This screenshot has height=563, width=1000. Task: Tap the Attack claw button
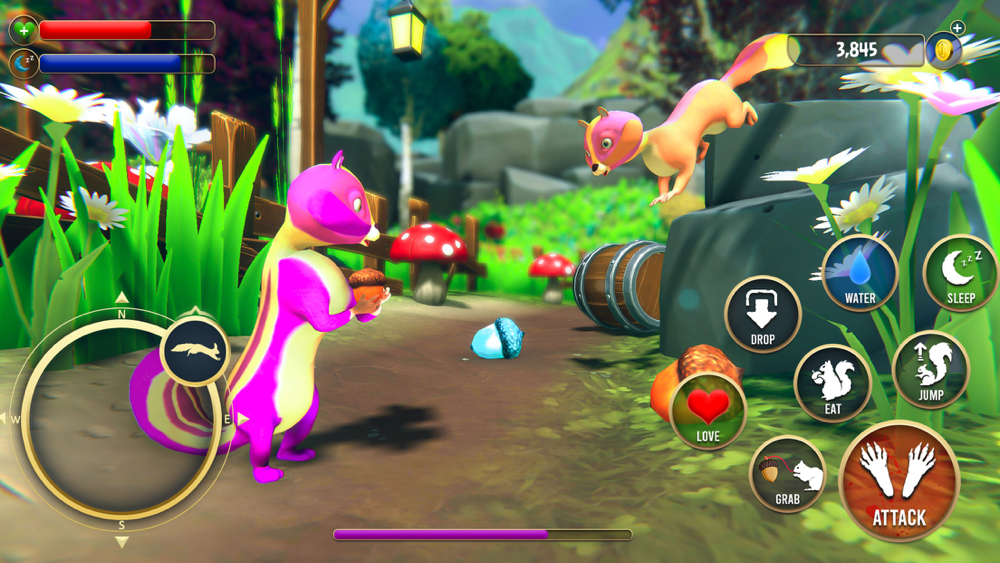898,481
